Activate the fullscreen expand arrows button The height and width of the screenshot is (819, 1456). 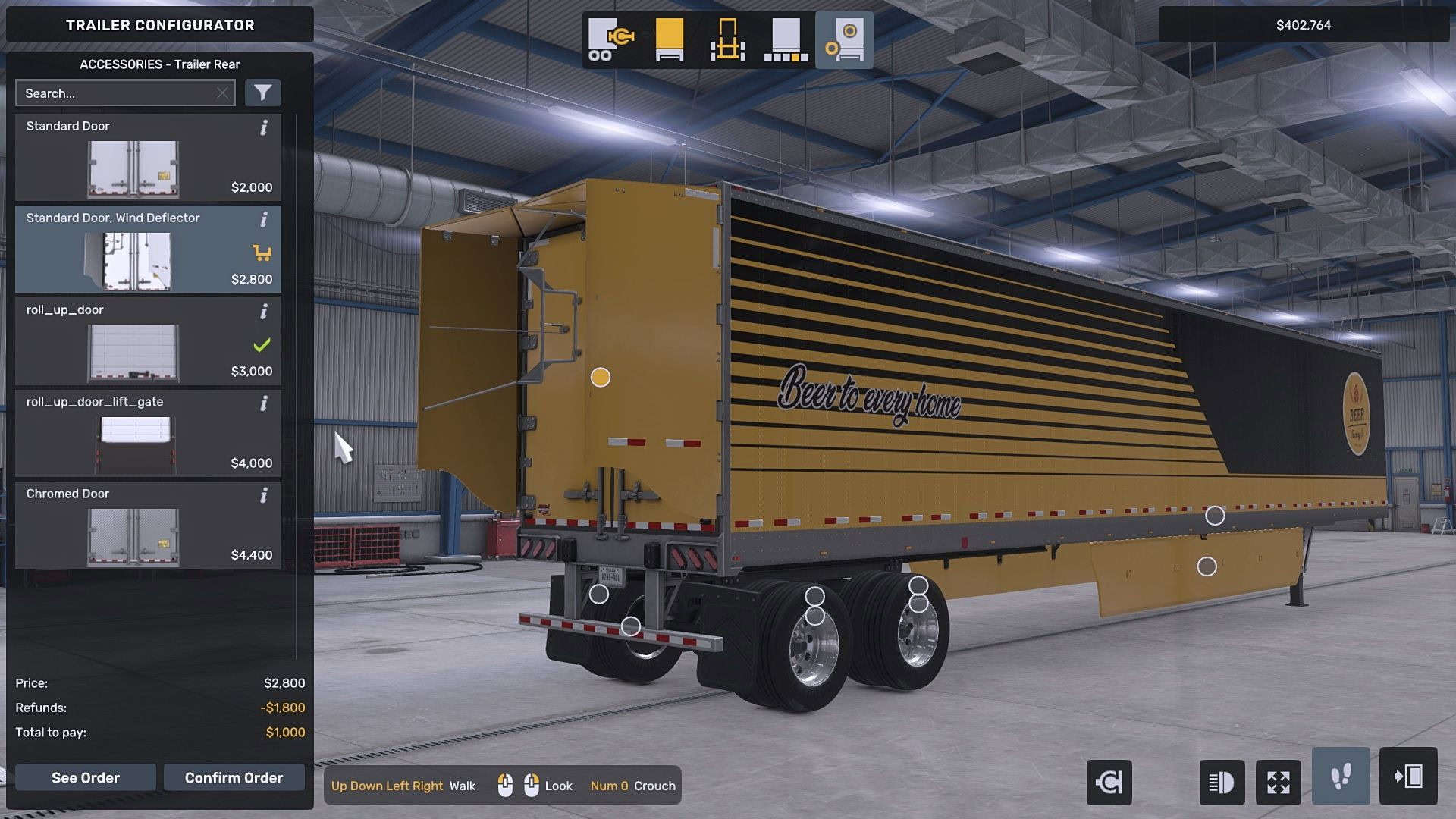click(x=1279, y=782)
